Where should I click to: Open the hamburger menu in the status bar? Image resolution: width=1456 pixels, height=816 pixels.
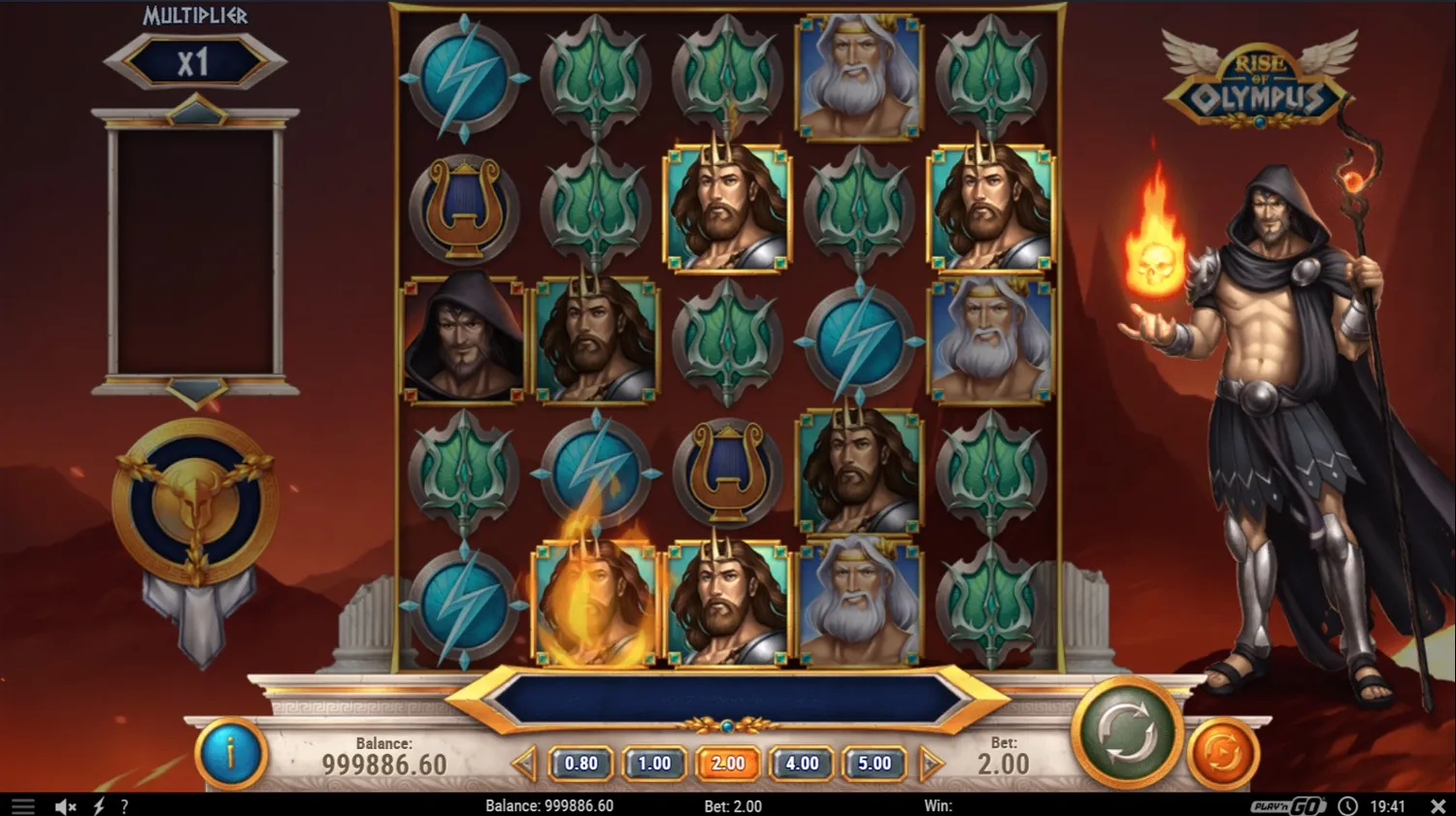tap(21, 805)
